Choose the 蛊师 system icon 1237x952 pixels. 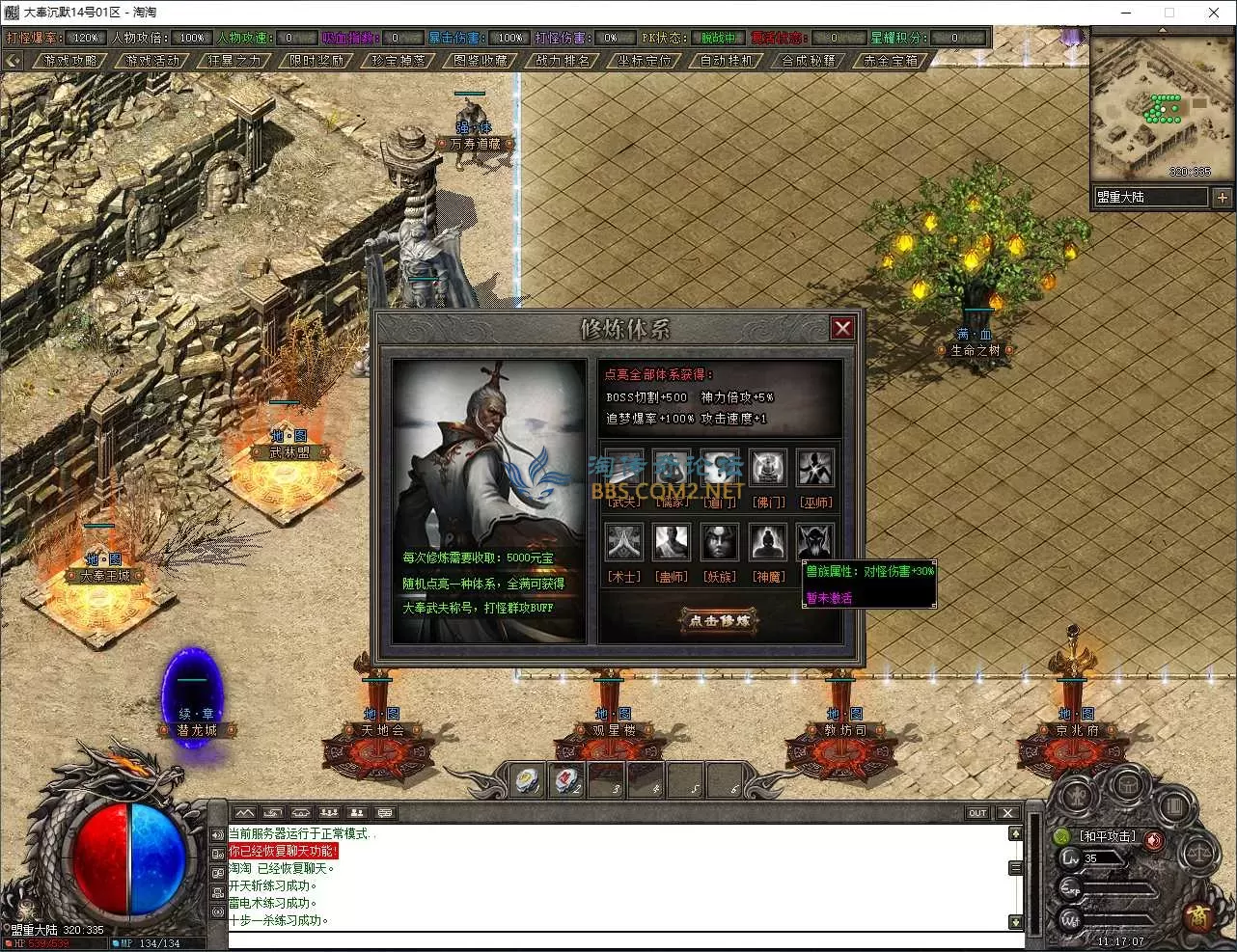pos(672,543)
